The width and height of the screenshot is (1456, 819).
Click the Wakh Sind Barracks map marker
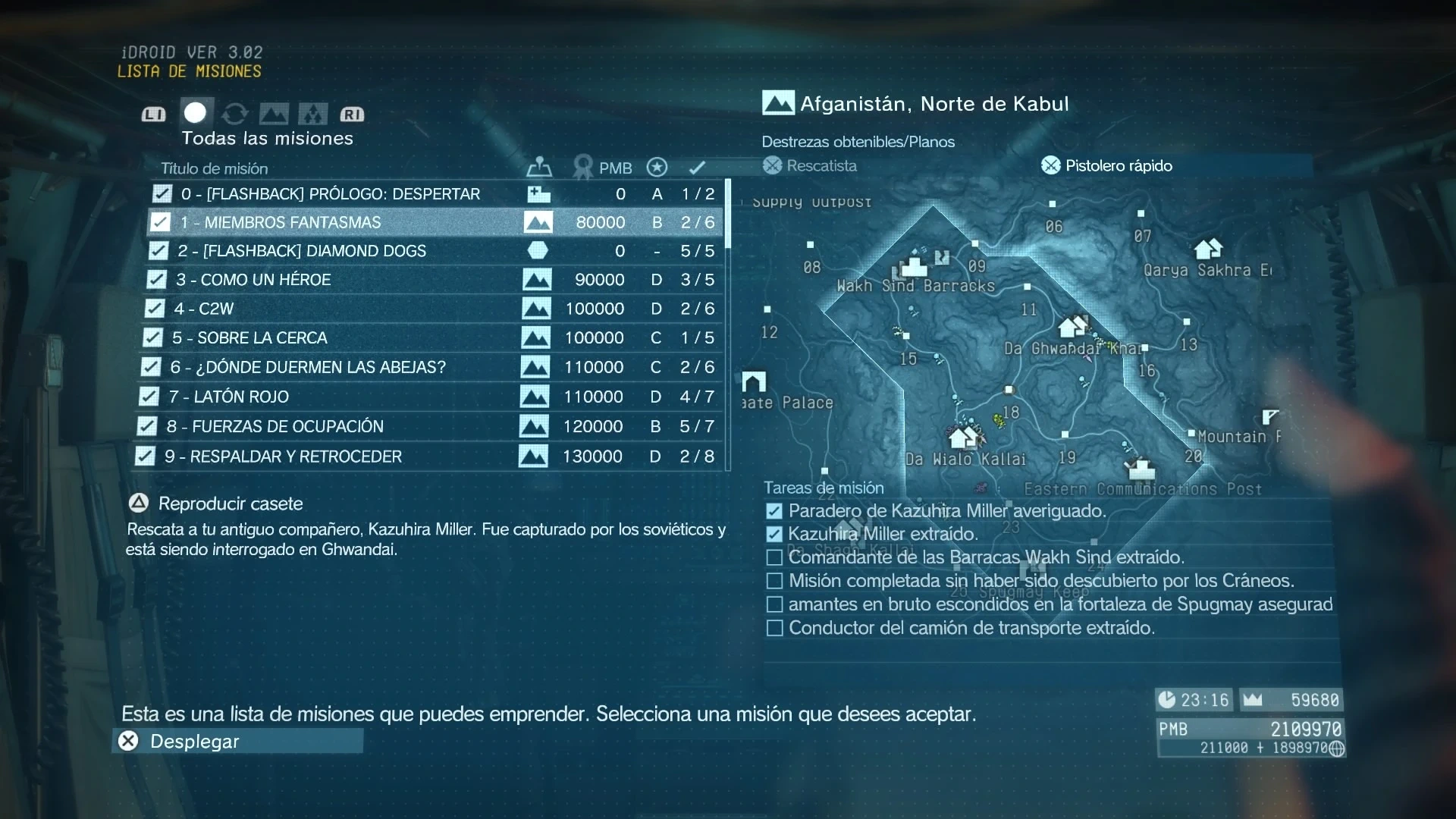point(914,266)
